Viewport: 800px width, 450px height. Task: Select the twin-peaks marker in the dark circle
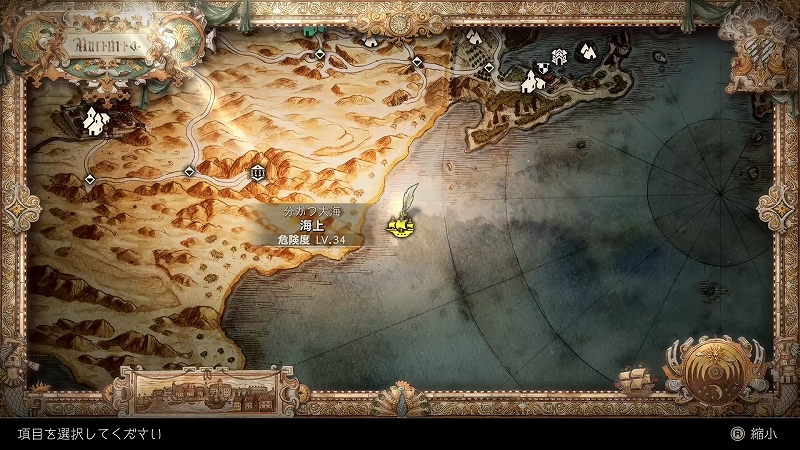(587, 49)
